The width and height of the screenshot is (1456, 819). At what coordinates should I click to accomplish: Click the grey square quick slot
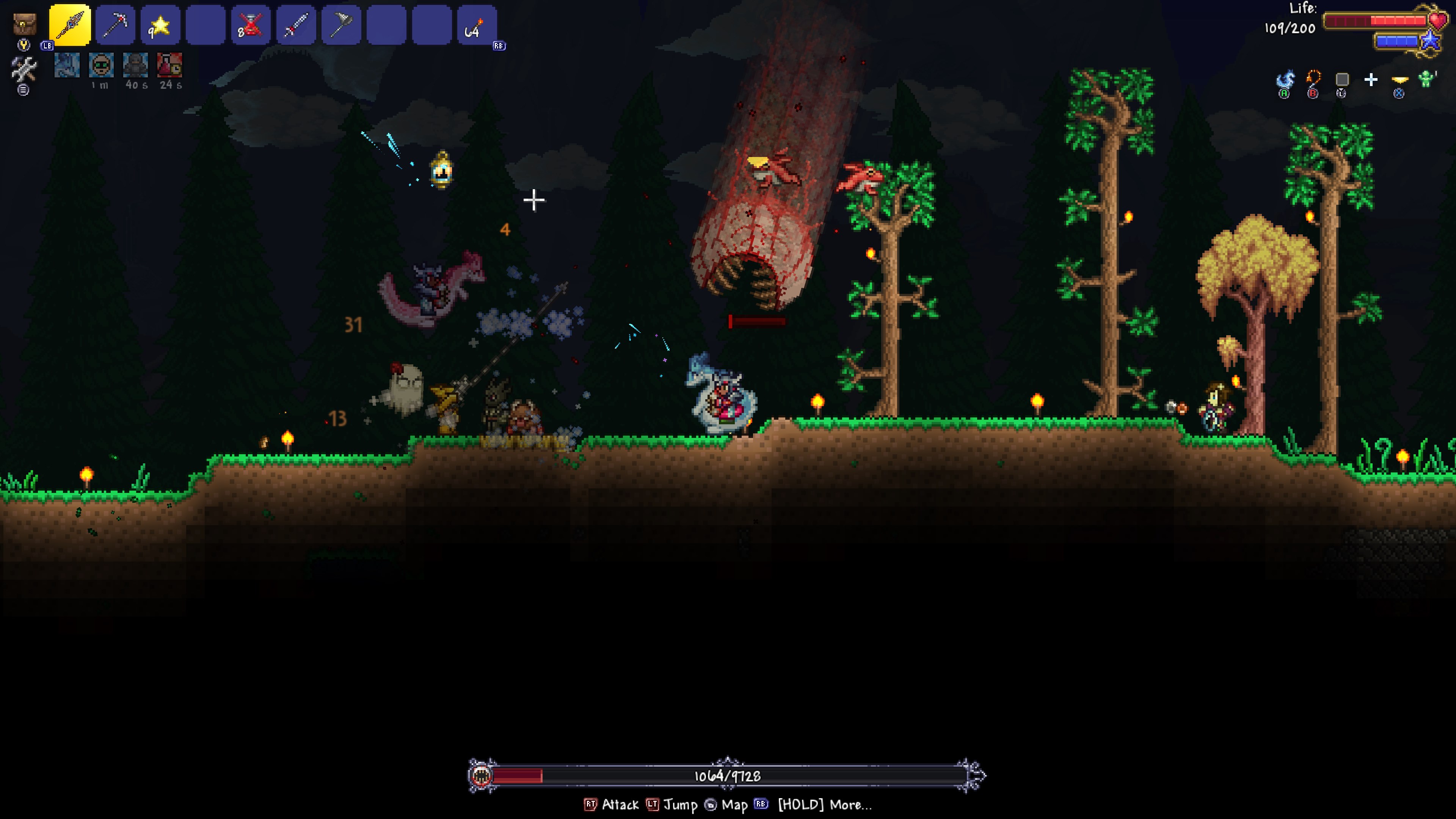click(1342, 79)
